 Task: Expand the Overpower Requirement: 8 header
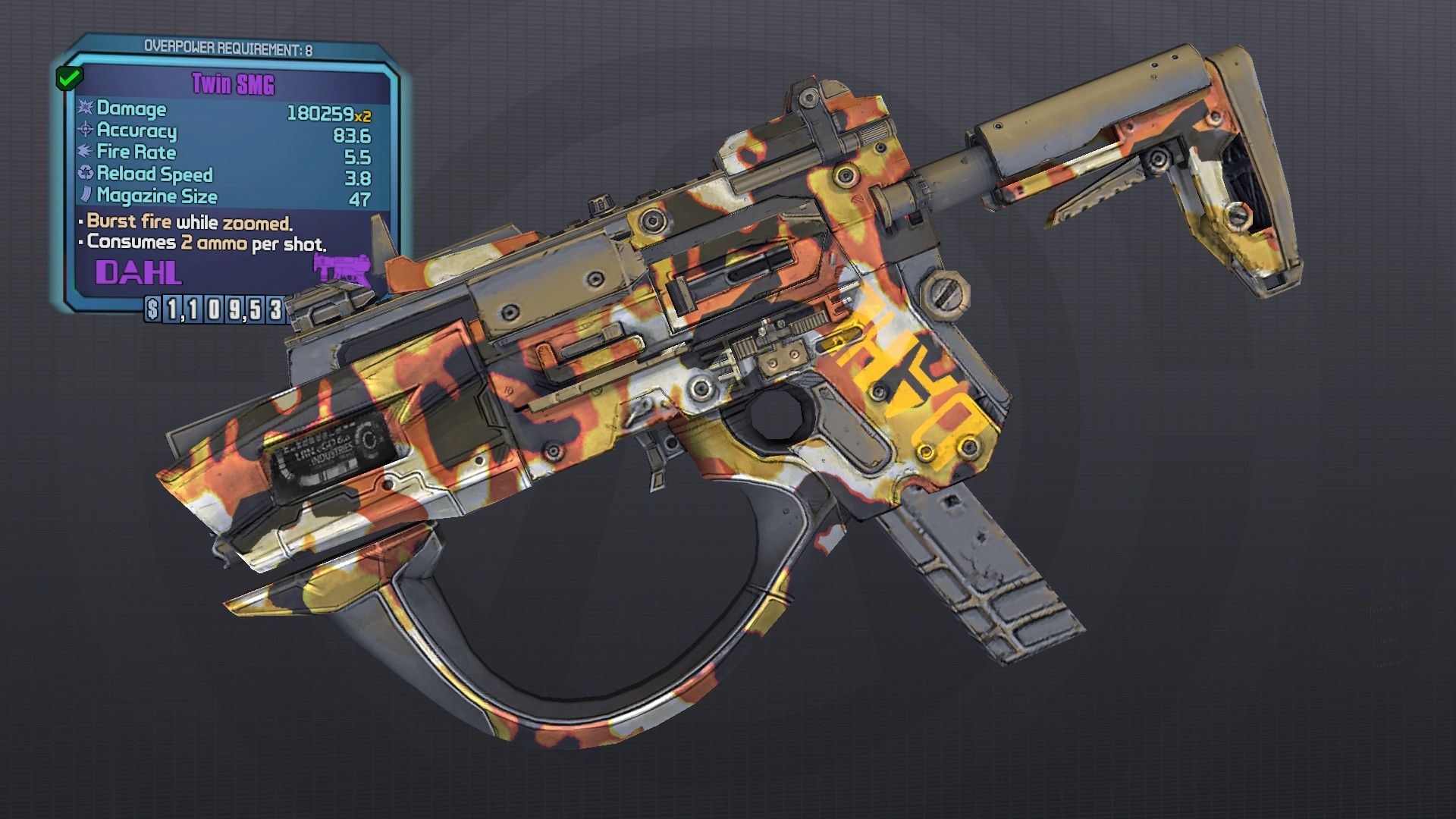click(231, 45)
